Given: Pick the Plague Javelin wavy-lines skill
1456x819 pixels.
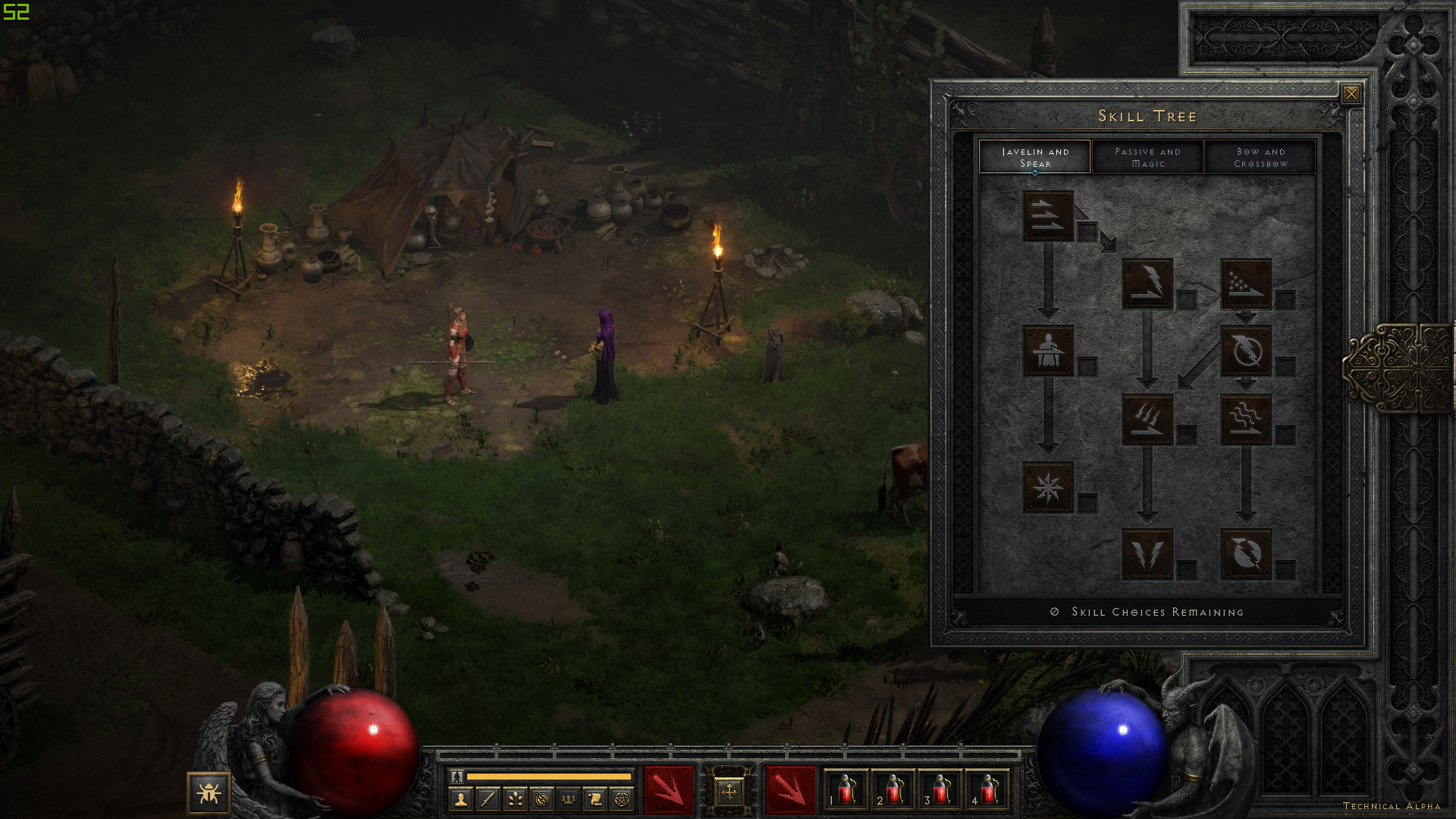Looking at the screenshot, I should [1245, 419].
